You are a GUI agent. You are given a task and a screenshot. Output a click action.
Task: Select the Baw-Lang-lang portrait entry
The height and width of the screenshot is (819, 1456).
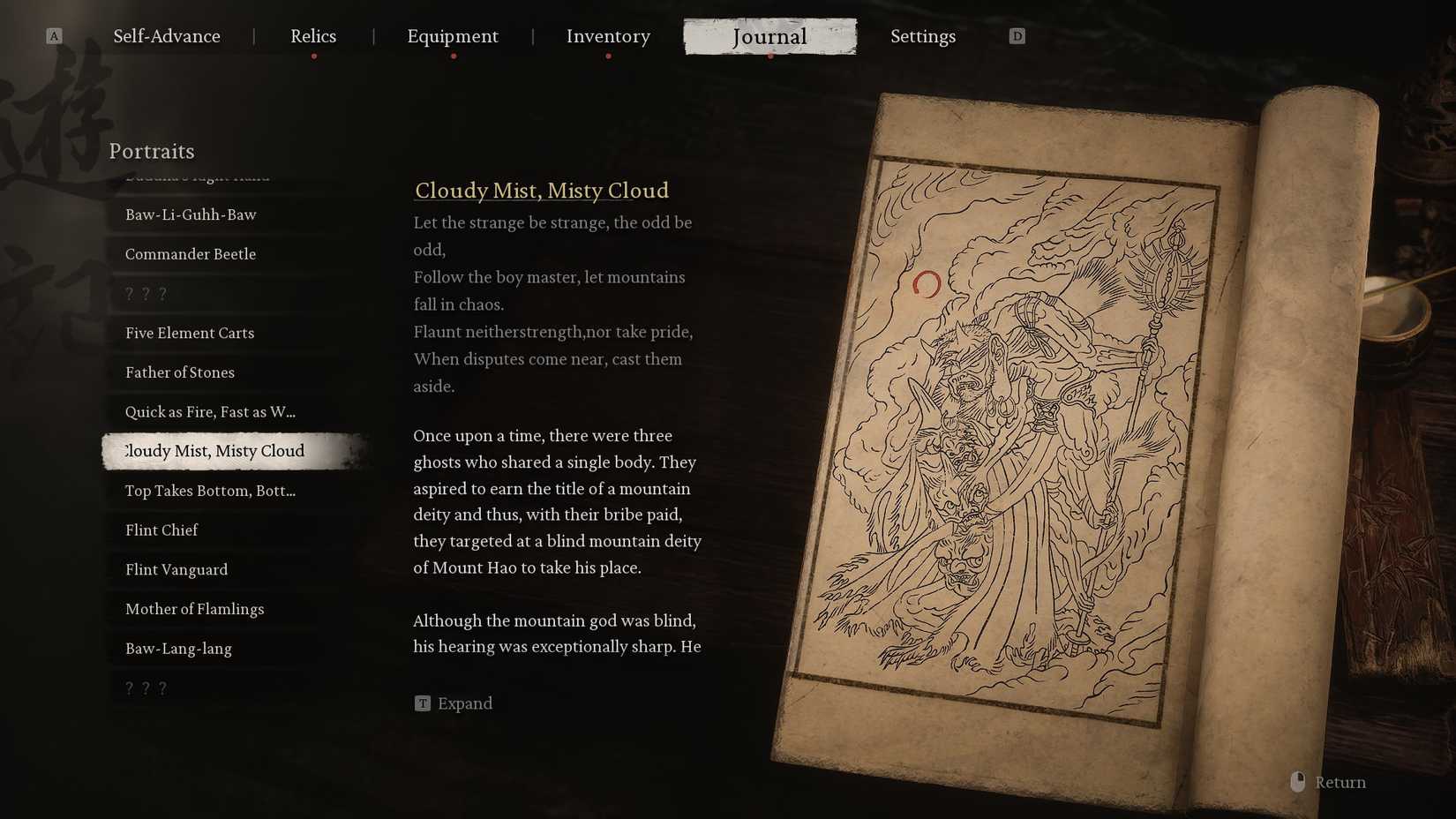click(178, 649)
